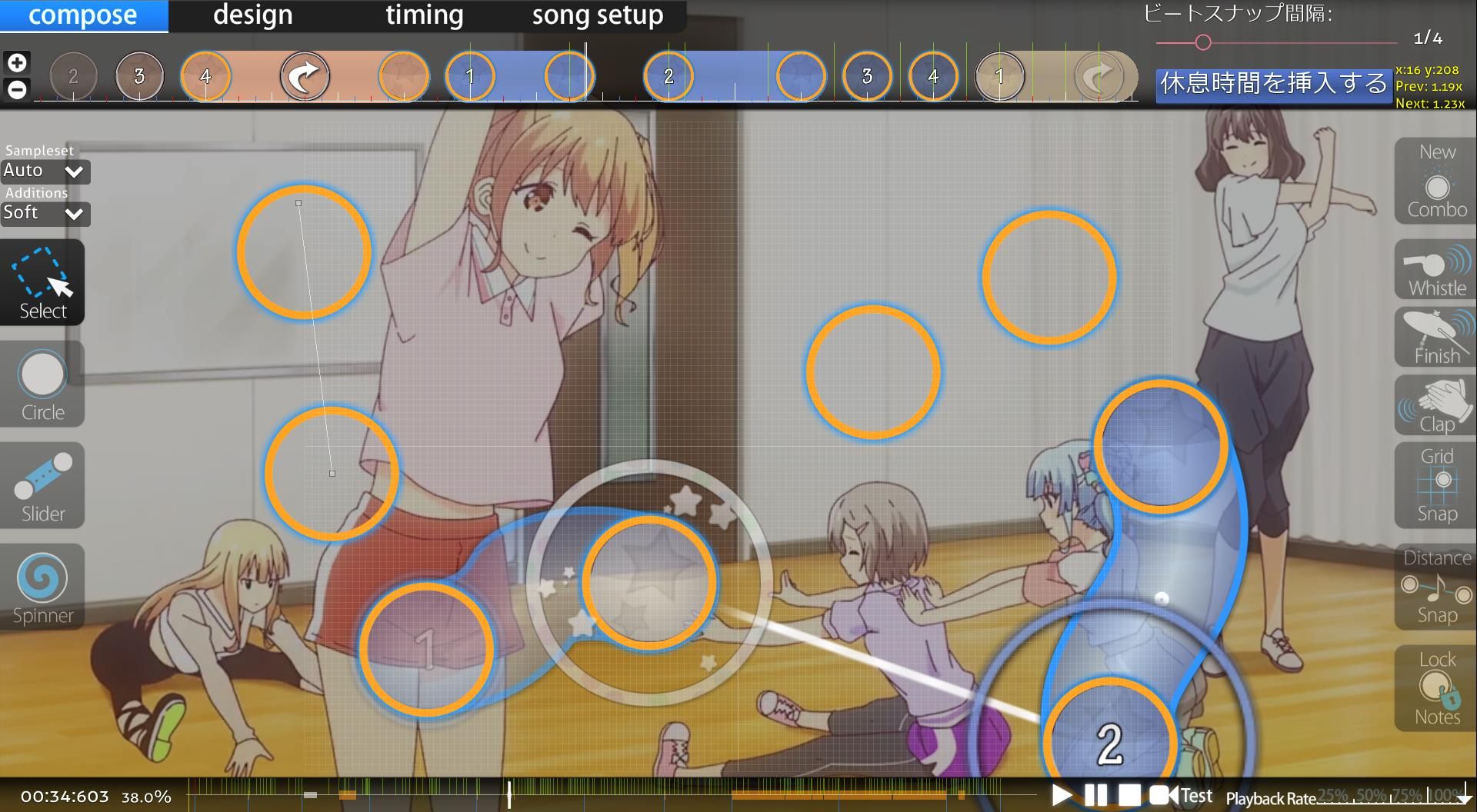Open the Additions Soft dropdown
The image size is (1477, 812).
[x=45, y=213]
